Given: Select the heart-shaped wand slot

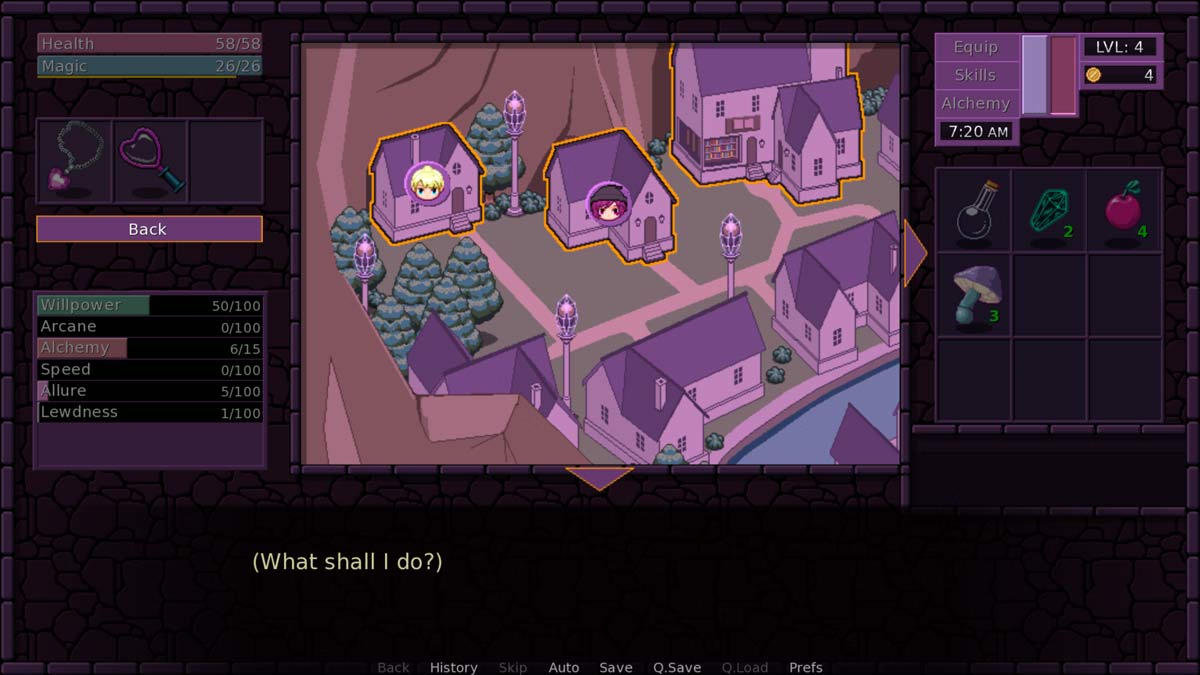Looking at the screenshot, I should pyautogui.click(x=151, y=162).
